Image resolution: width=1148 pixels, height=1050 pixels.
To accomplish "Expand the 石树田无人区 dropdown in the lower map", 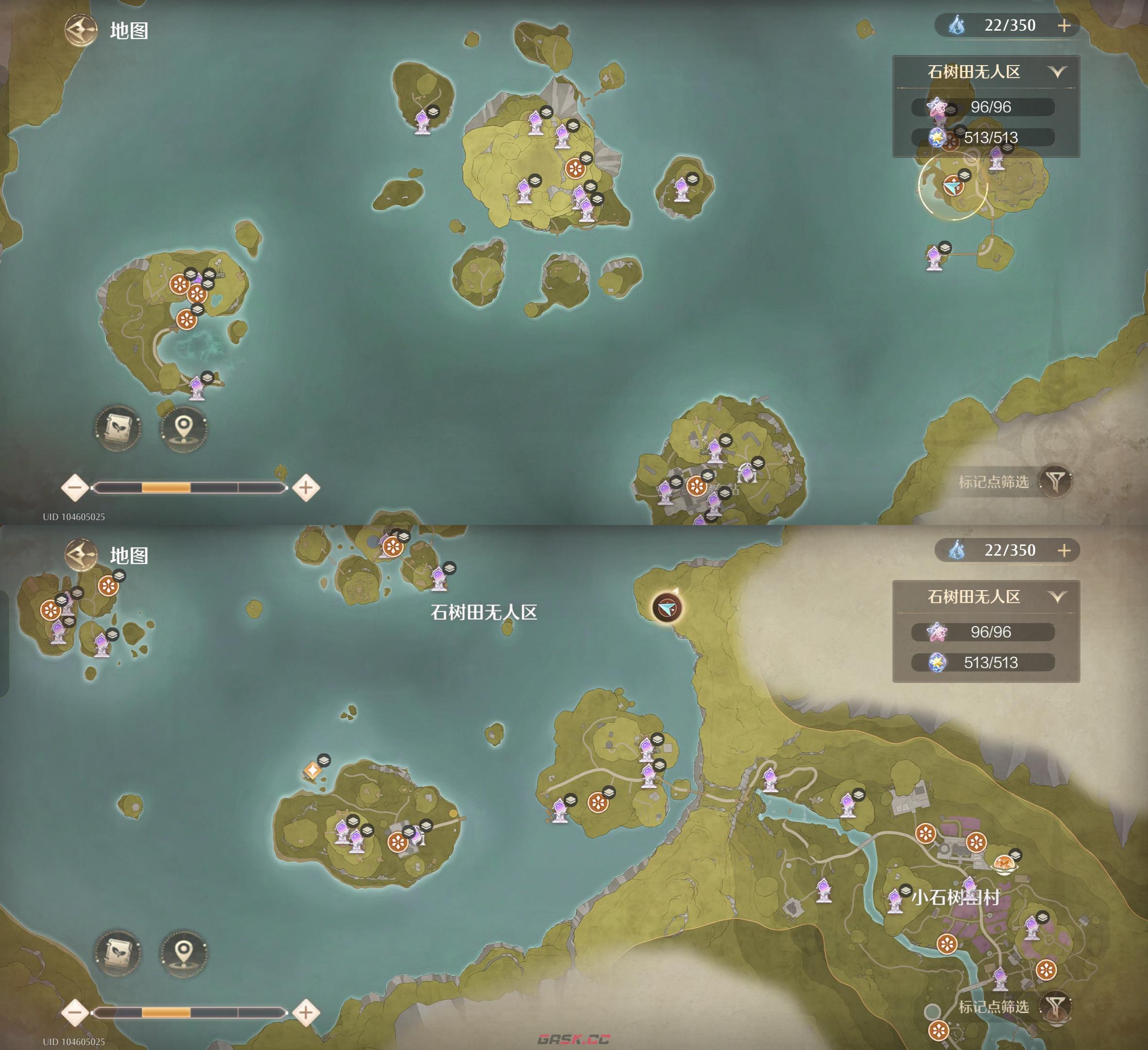I will point(1058,597).
